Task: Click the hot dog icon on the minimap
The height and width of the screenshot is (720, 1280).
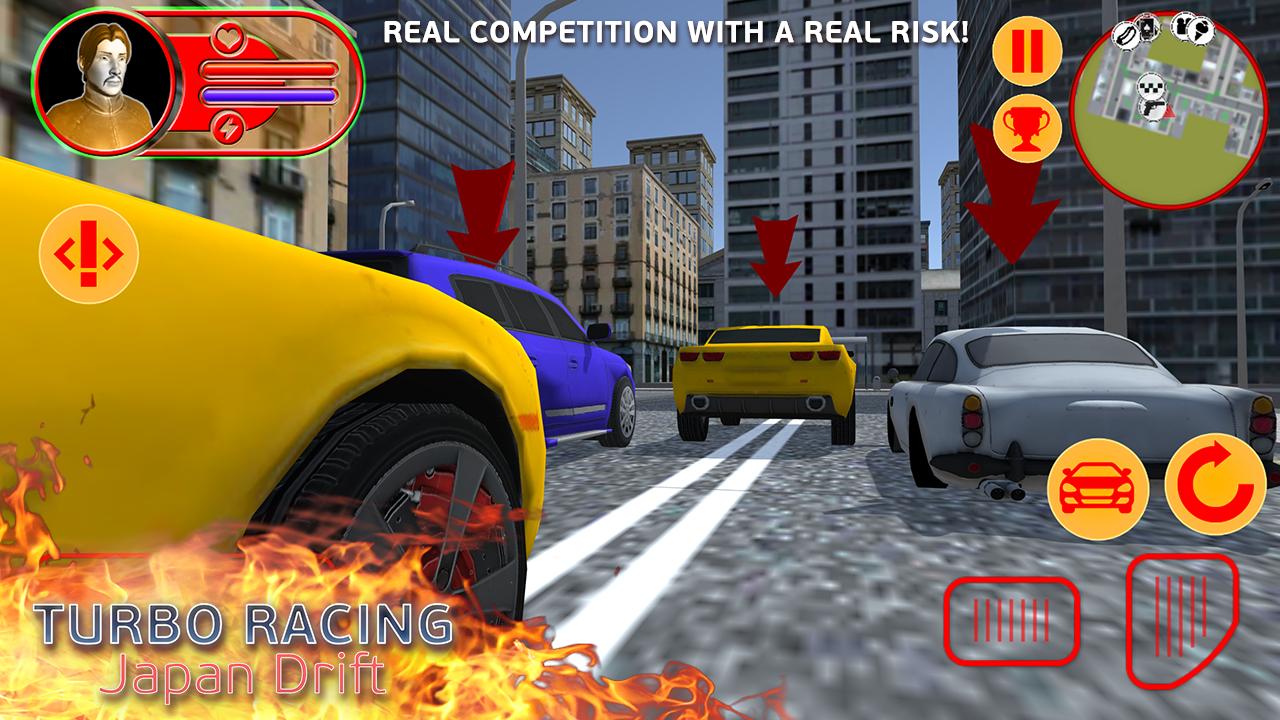Action: coord(1126,33)
